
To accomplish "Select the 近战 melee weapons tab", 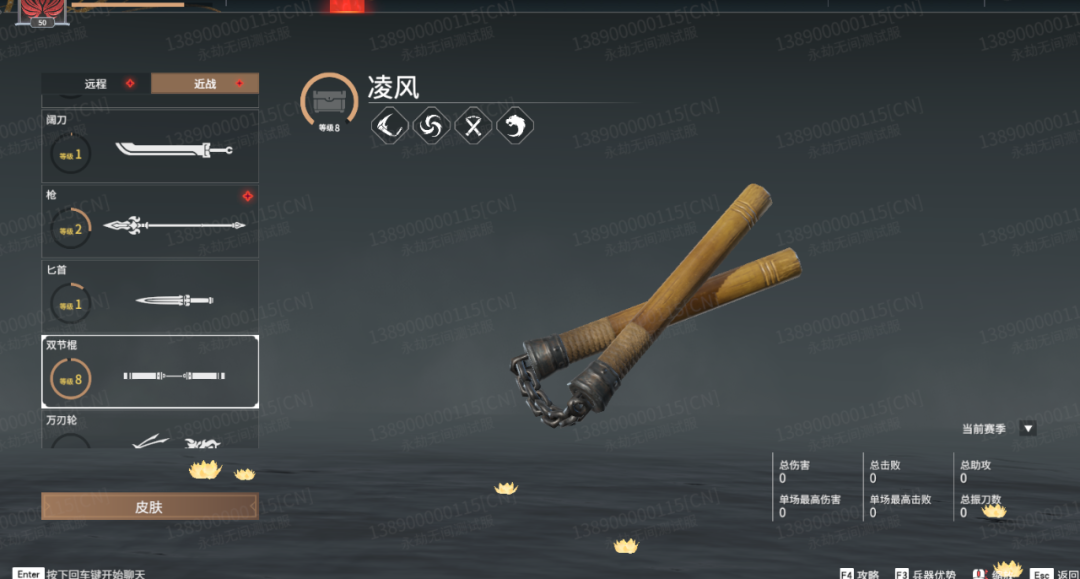I will (205, 84).
